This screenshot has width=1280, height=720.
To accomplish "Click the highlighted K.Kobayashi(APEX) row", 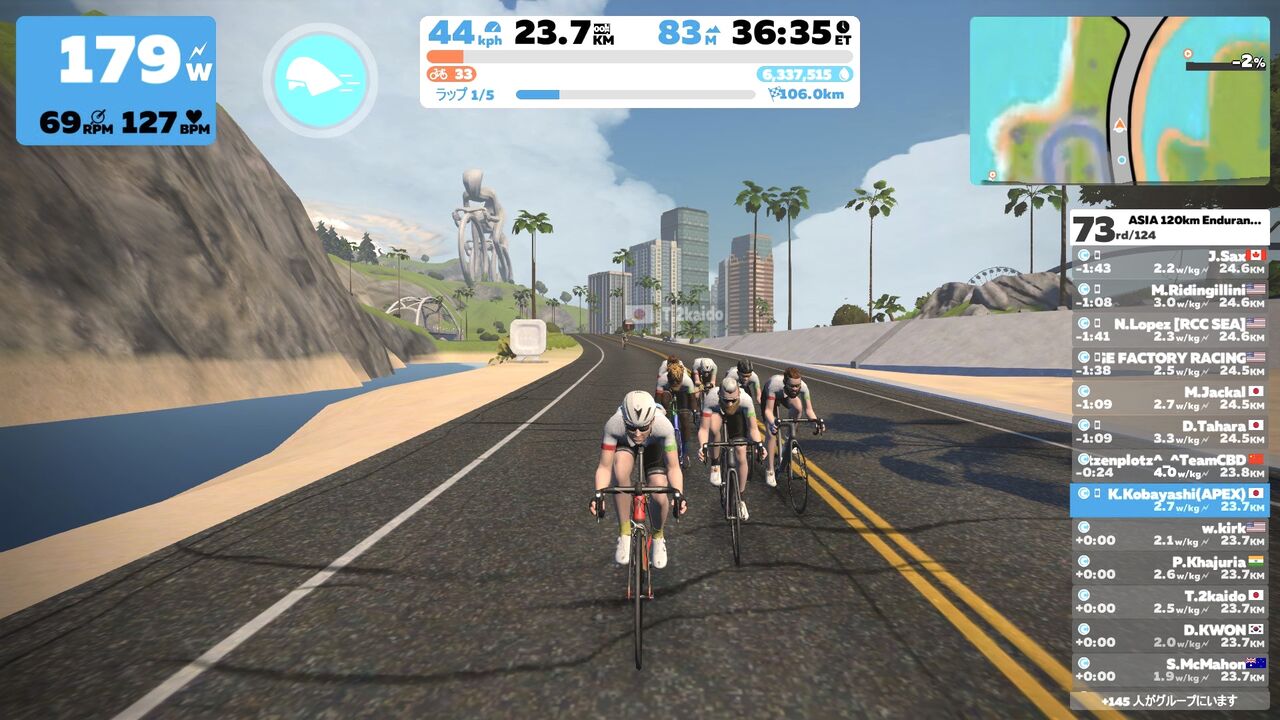I will coord(1169,500).
